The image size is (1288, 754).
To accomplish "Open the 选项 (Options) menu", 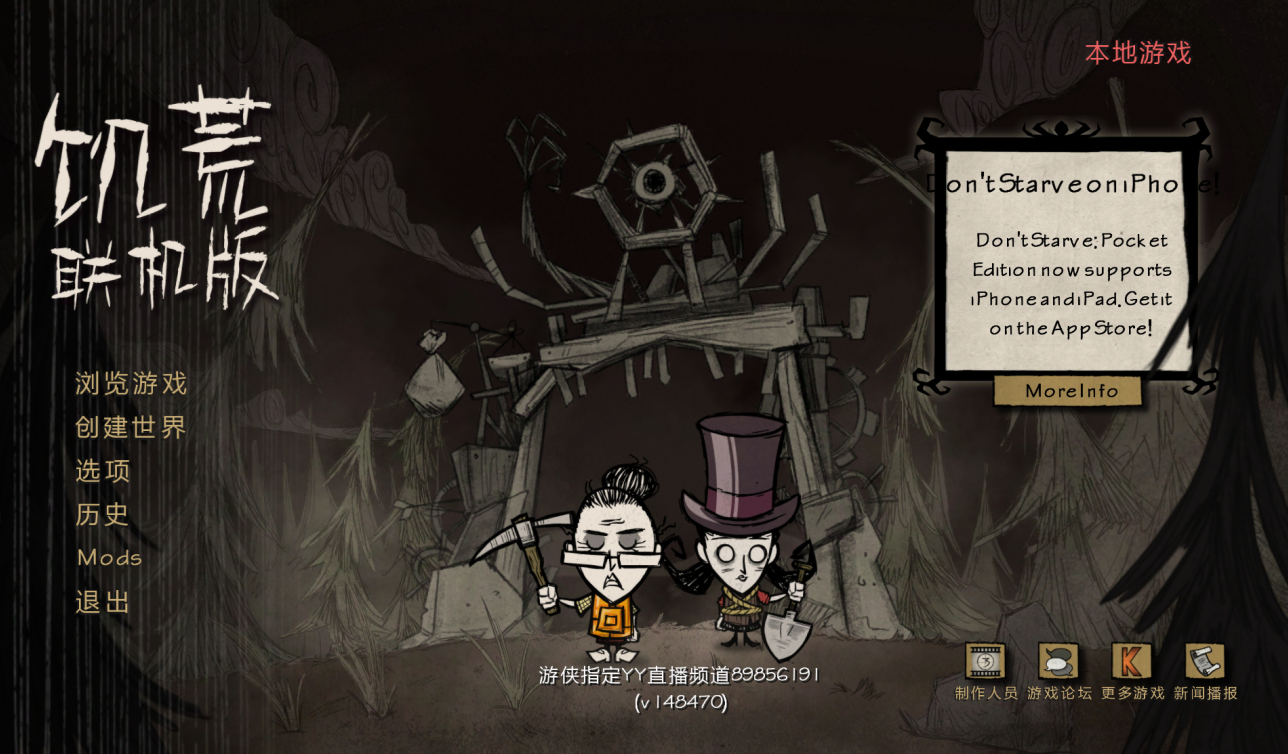I will (x=103, y=471).
